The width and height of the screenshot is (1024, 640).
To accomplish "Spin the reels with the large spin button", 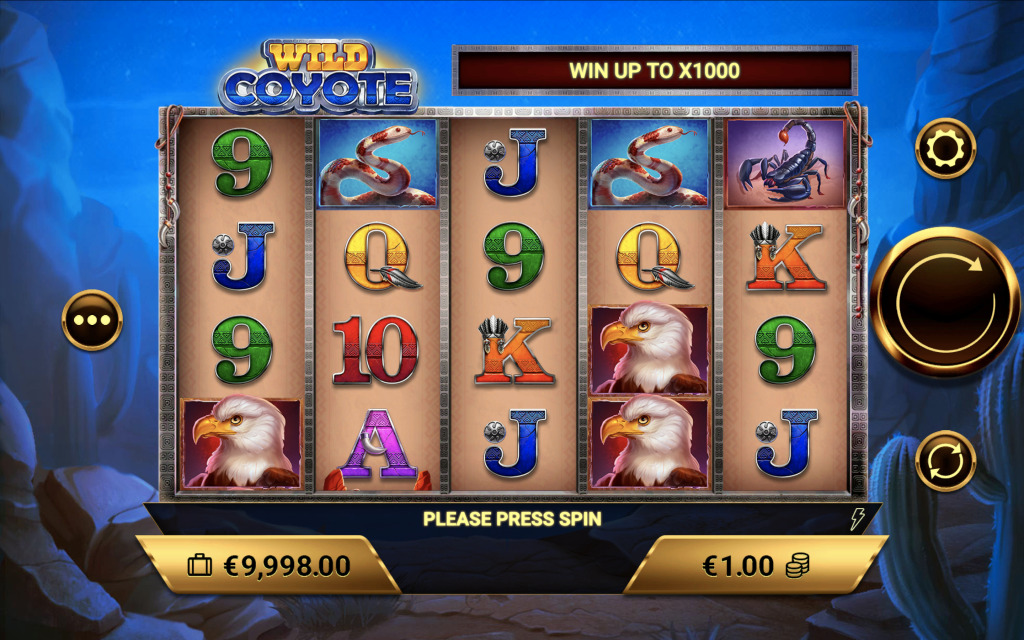I will (945, 302).
